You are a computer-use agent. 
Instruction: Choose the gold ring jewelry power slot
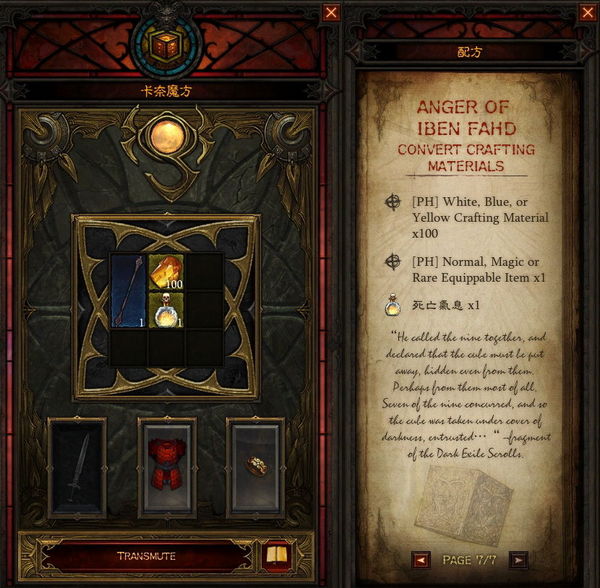[x=256, y=467]
